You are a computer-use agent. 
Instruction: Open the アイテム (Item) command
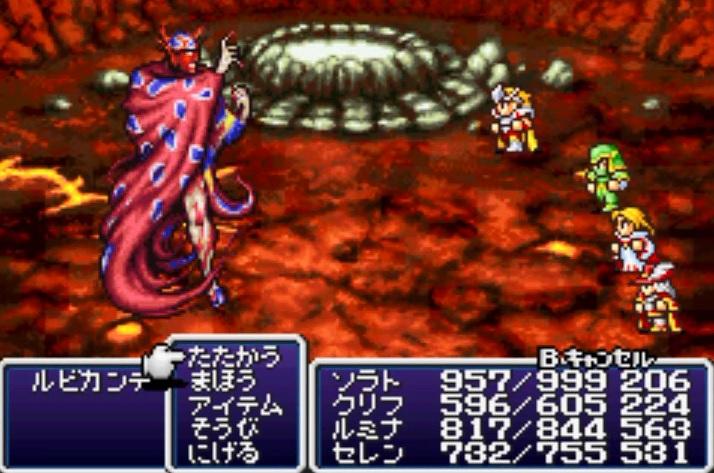pyautogui.click(x=236, y=406)
